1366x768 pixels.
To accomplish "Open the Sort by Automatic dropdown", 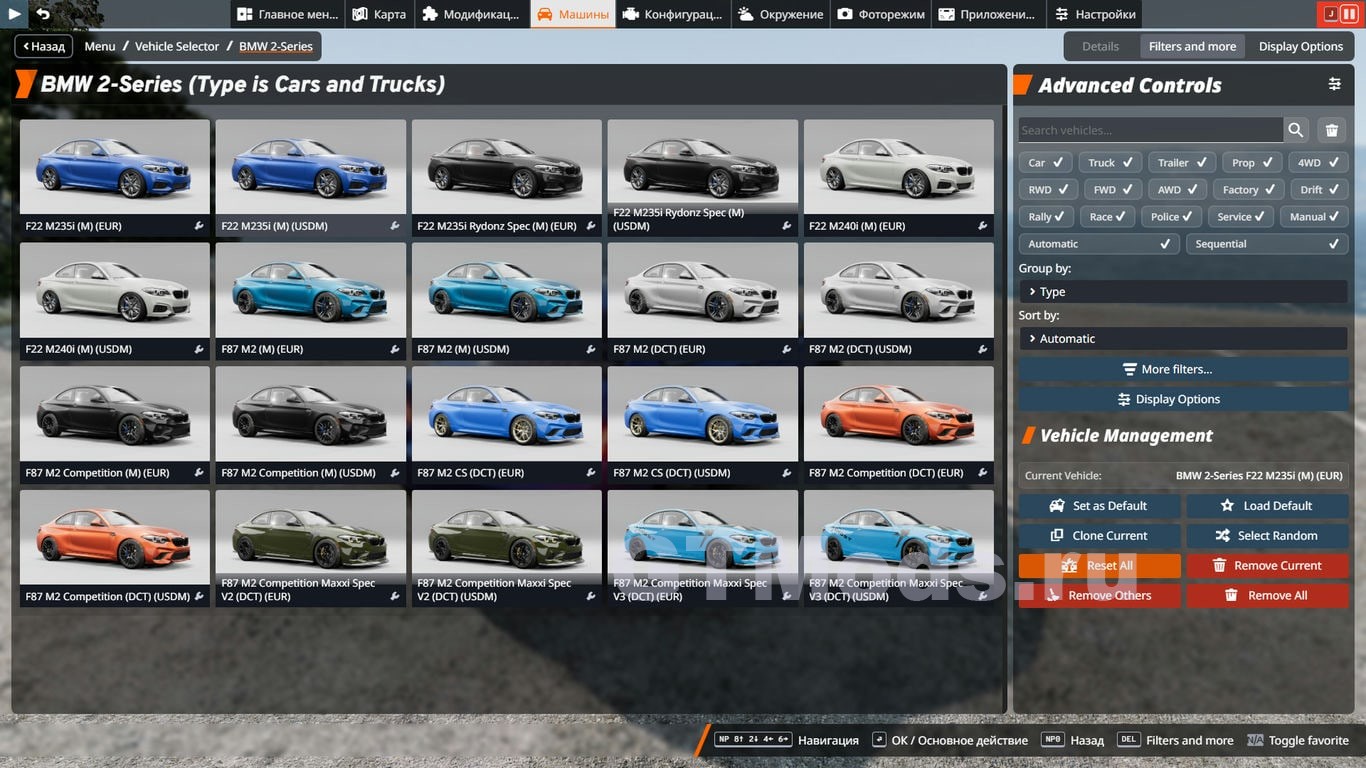I will pos(1183,339).
